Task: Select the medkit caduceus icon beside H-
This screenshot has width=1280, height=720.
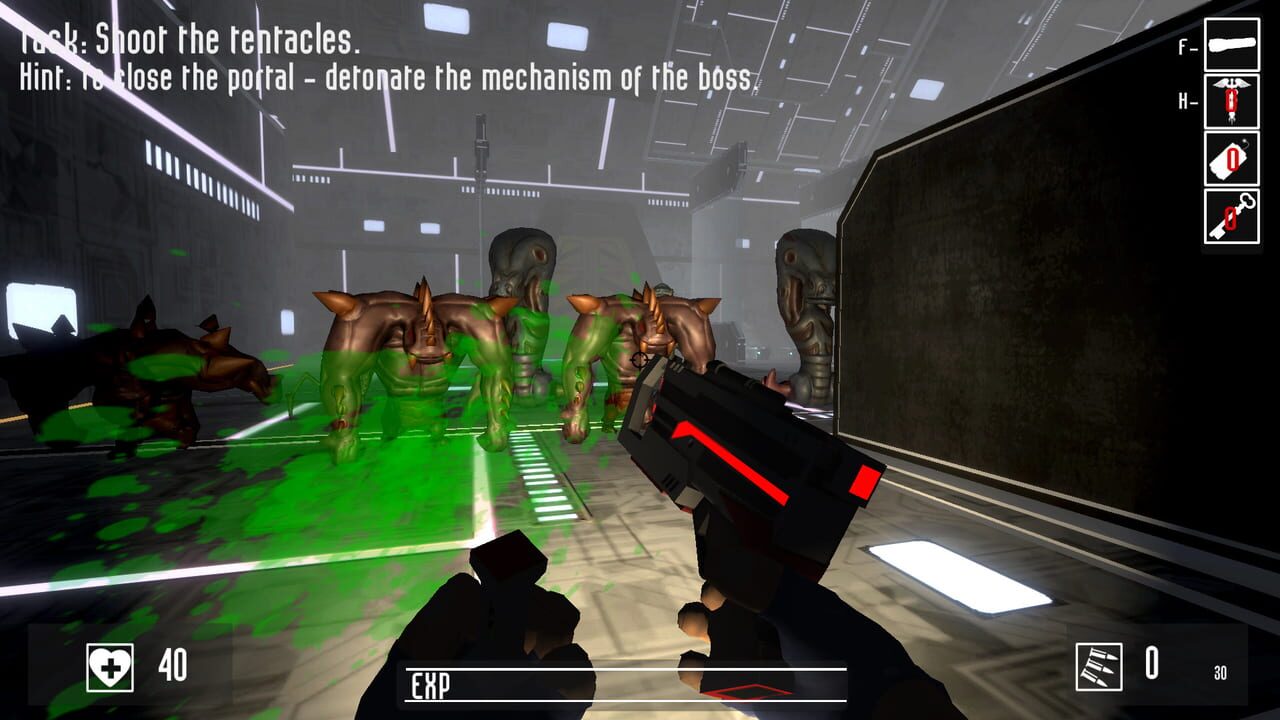Action: 1232,100
